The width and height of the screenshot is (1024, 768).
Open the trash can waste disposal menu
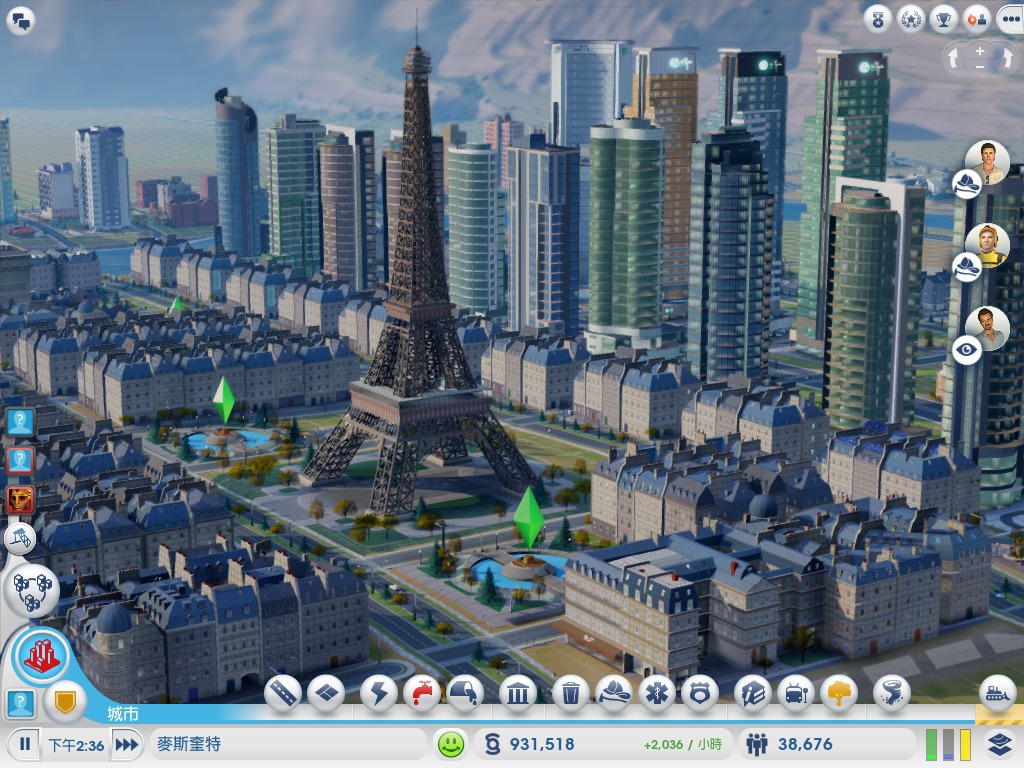(x=570, y=692)
